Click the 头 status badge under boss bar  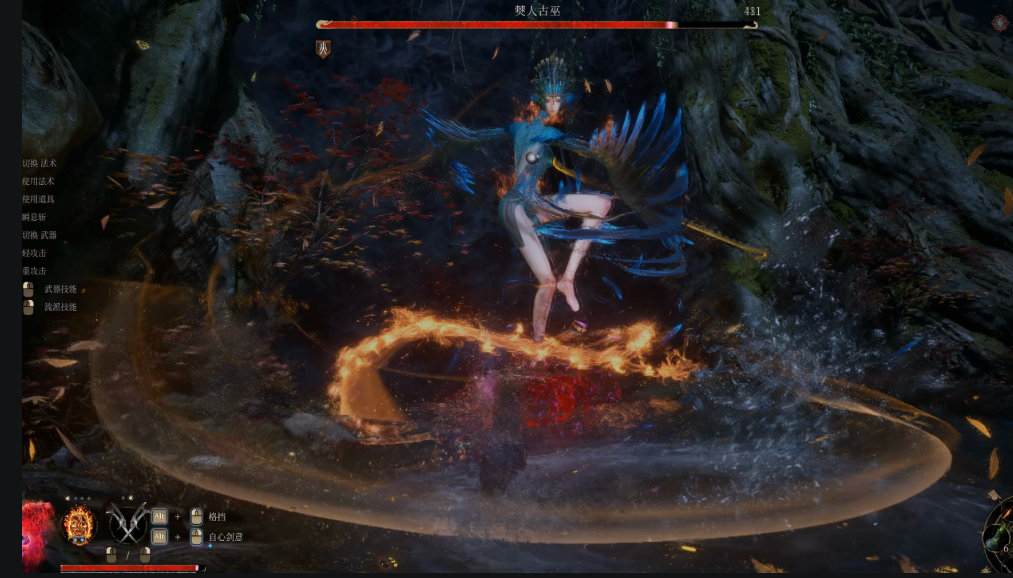coord(323,48)
